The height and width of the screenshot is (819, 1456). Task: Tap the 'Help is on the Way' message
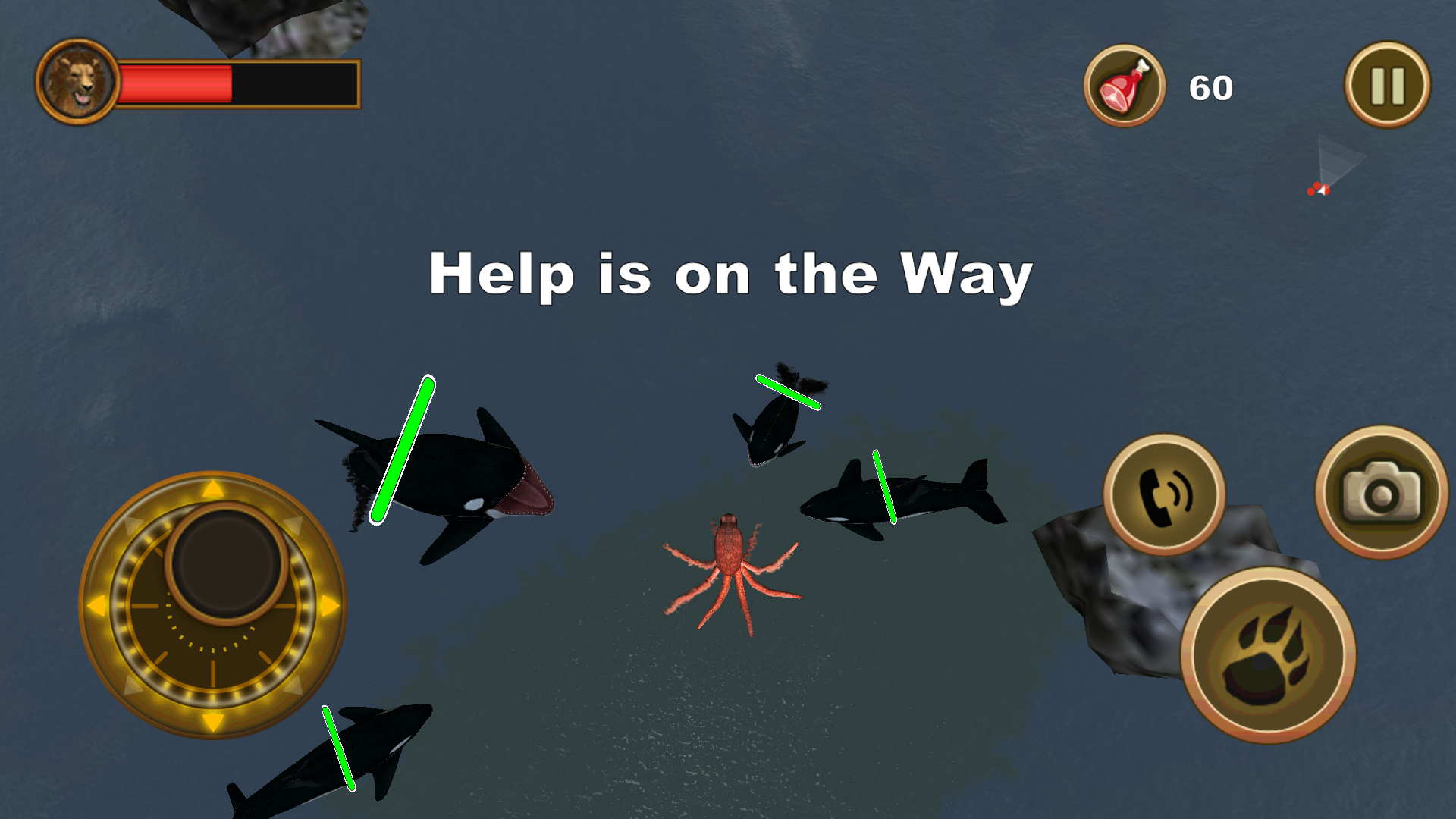tap(730, 275)
